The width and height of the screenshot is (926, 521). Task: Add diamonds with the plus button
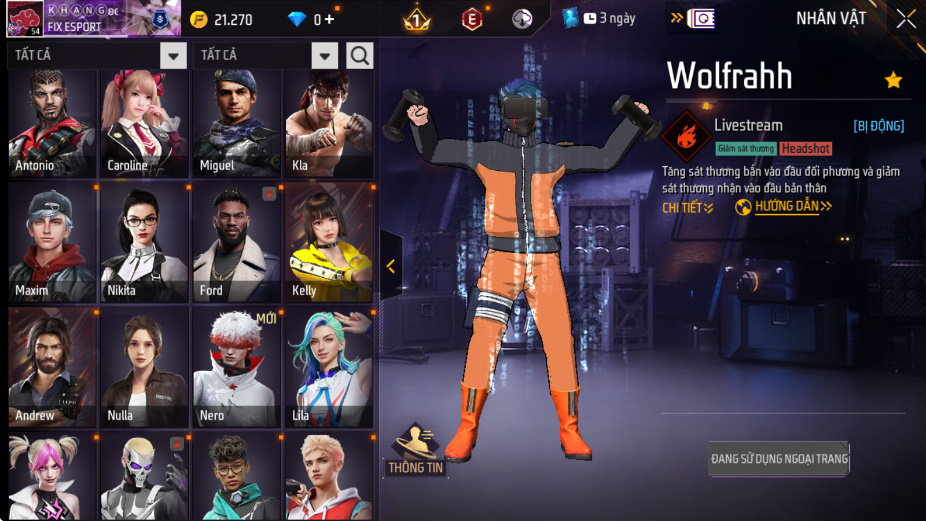coord(330,20)
